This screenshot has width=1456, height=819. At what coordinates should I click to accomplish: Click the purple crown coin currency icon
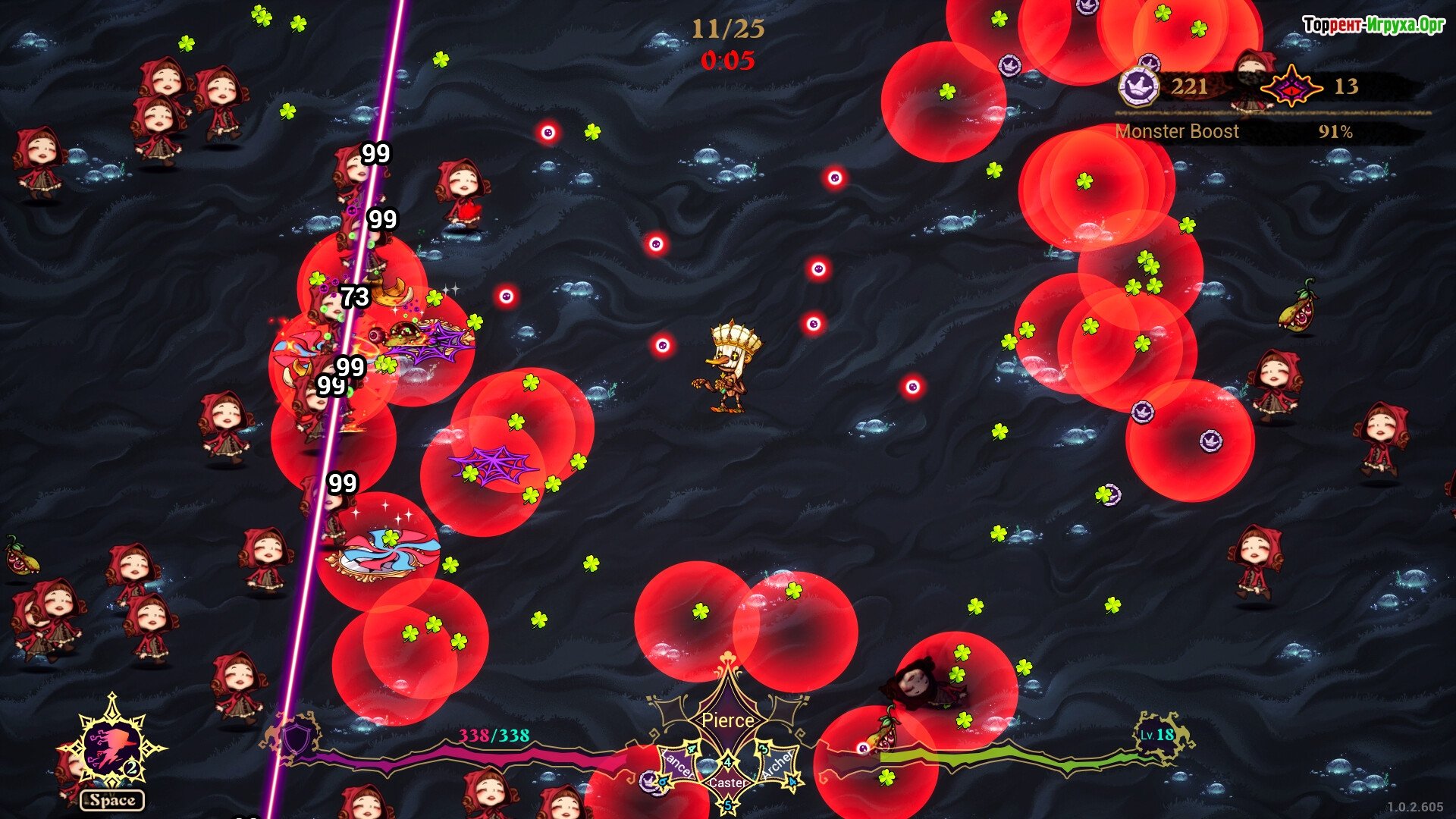point(1139,86)
